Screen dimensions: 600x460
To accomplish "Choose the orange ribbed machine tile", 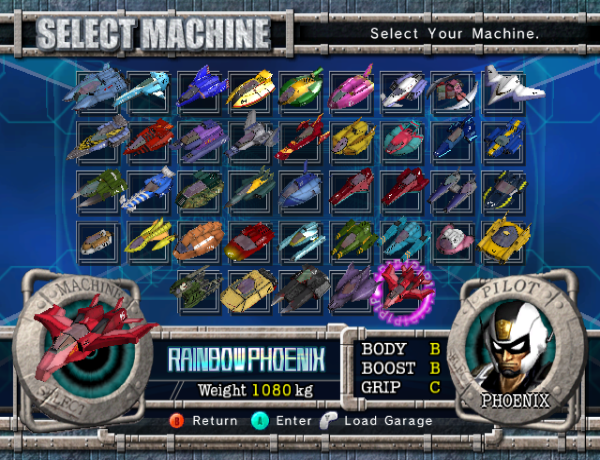I will pyautogui.click(x=199, y=239).
